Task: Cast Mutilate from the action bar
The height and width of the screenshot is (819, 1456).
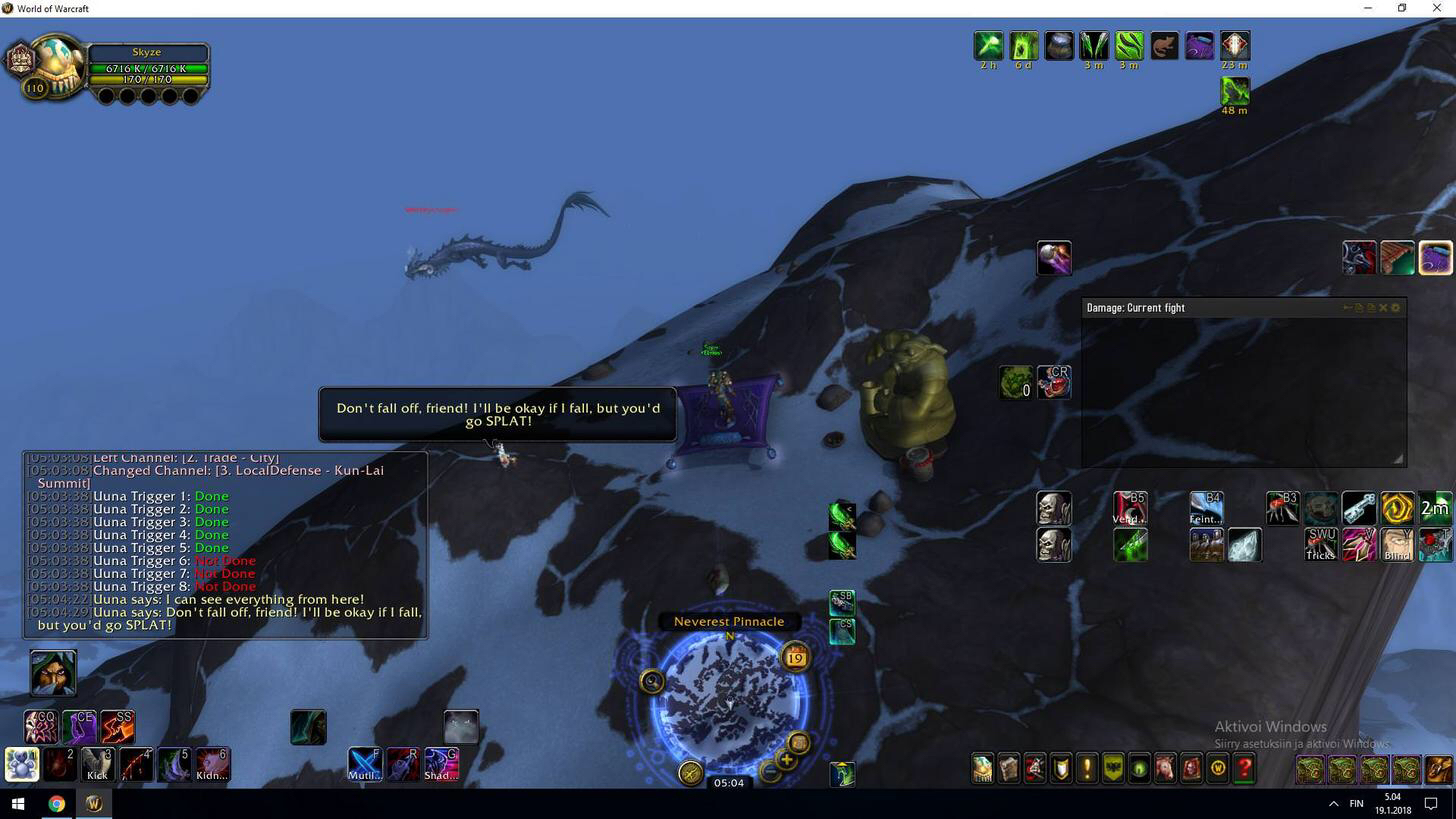Action: click(x=364, y=764)
